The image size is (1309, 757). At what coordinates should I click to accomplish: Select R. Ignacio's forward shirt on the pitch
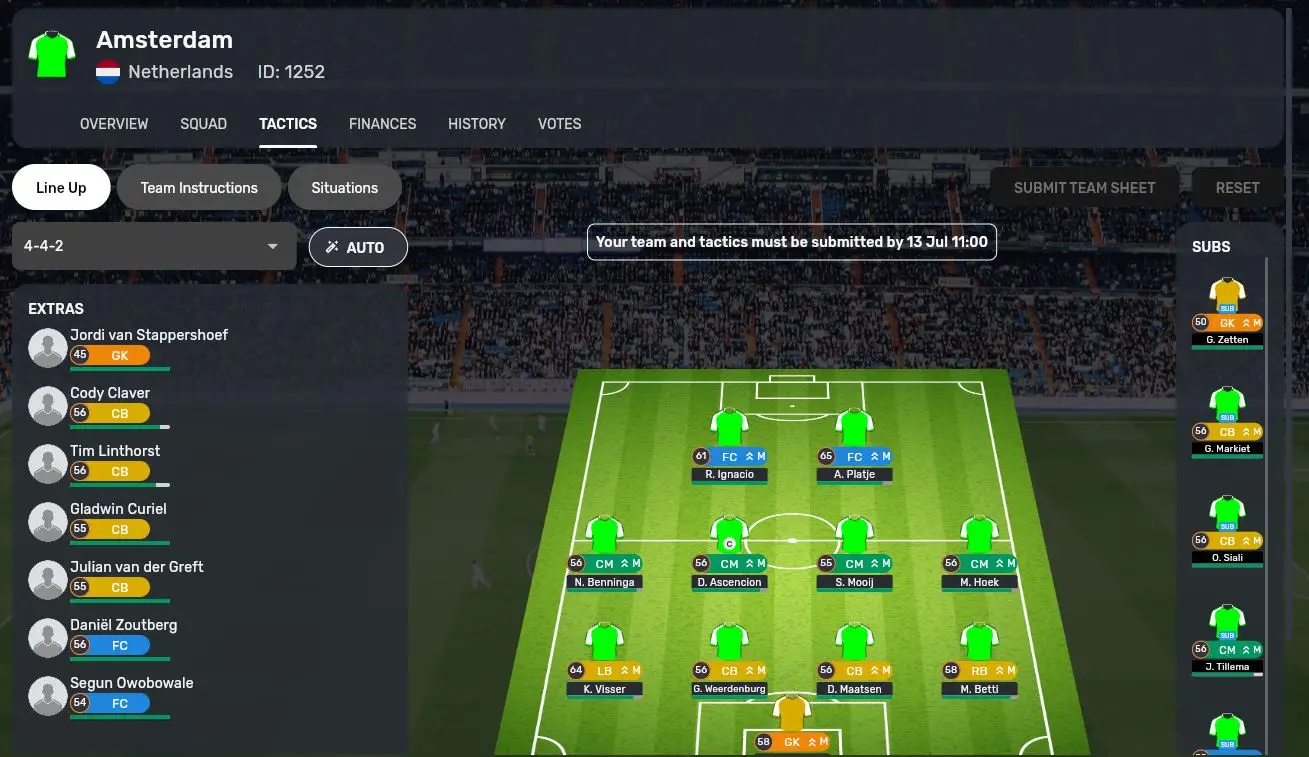click(x=729, y=427)
